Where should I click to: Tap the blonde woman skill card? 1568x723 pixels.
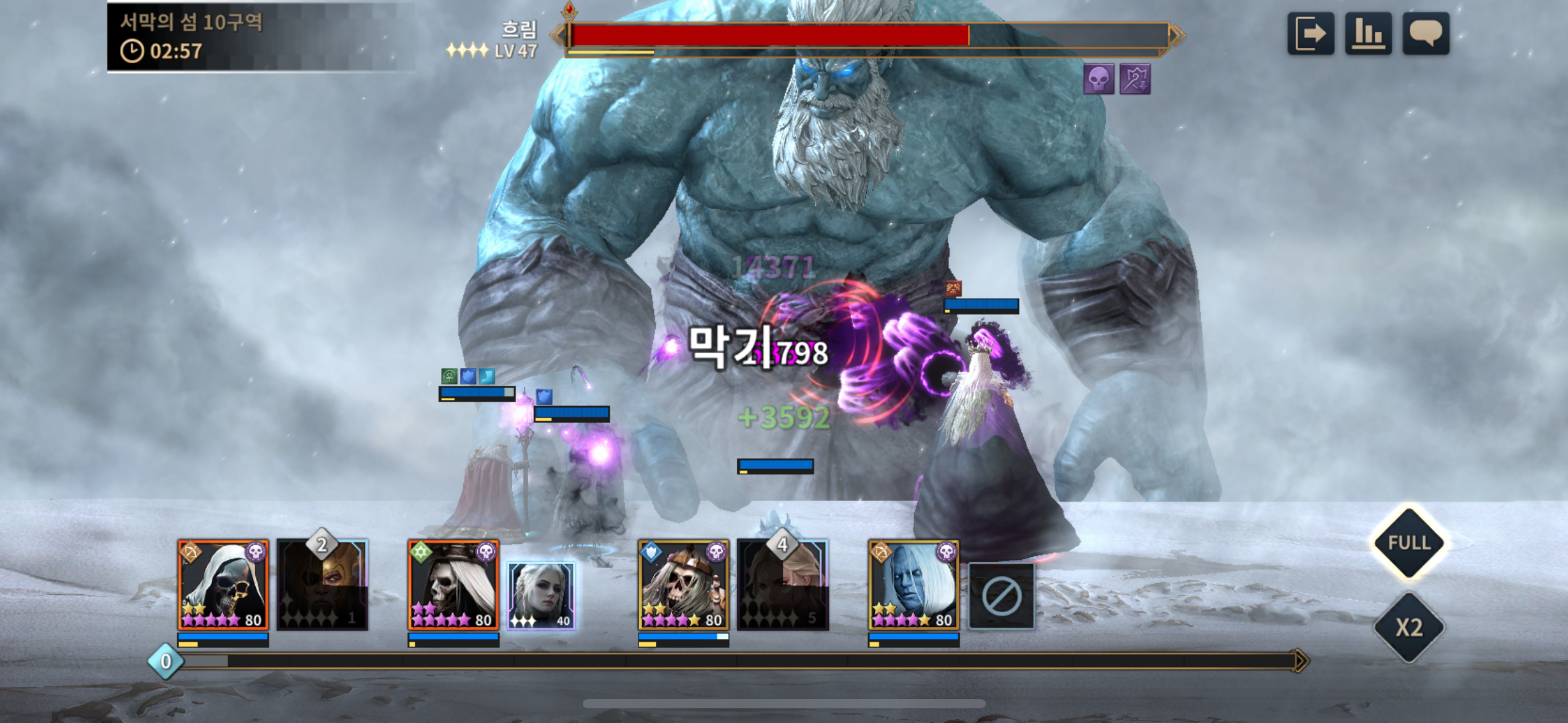pos(783,585)
